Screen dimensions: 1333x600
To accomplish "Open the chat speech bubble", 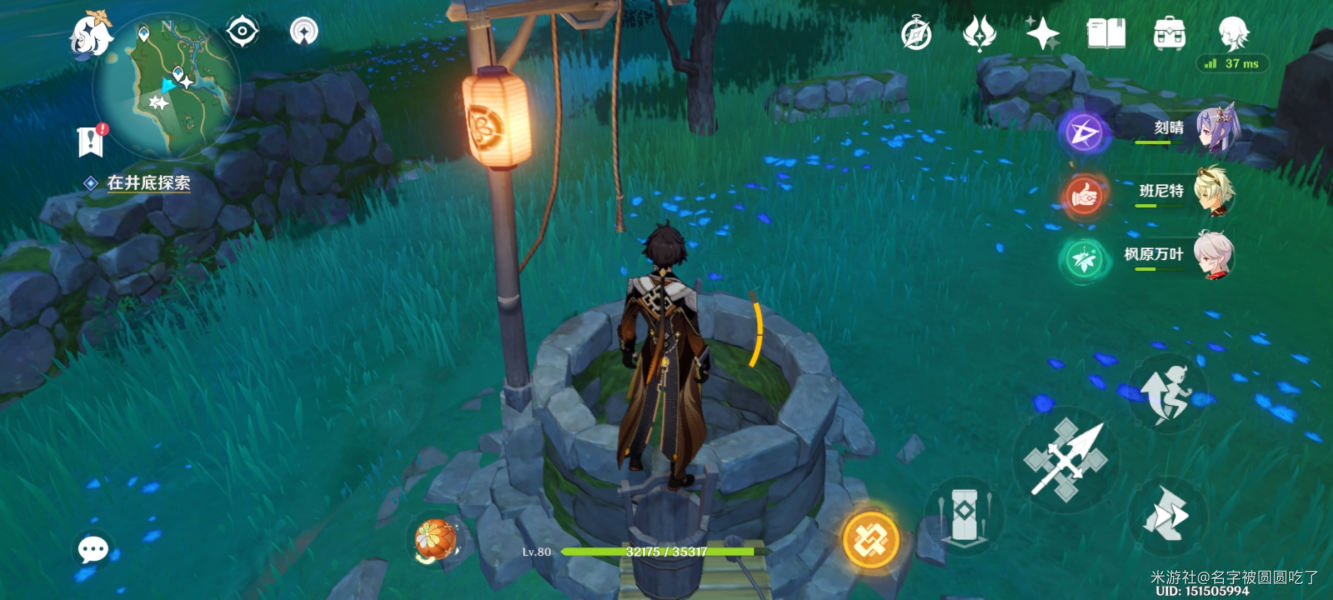I will 94,548.
